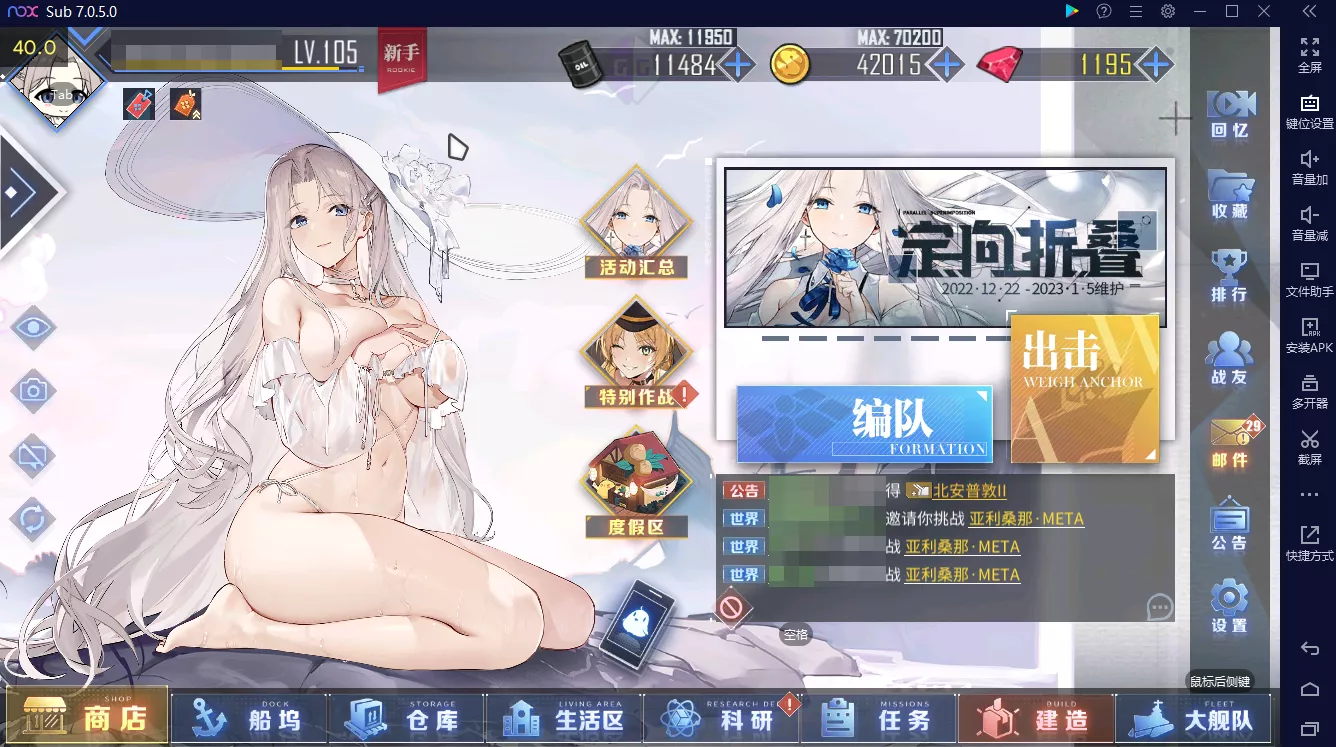View the 排行 rankings

point(1229,276)
